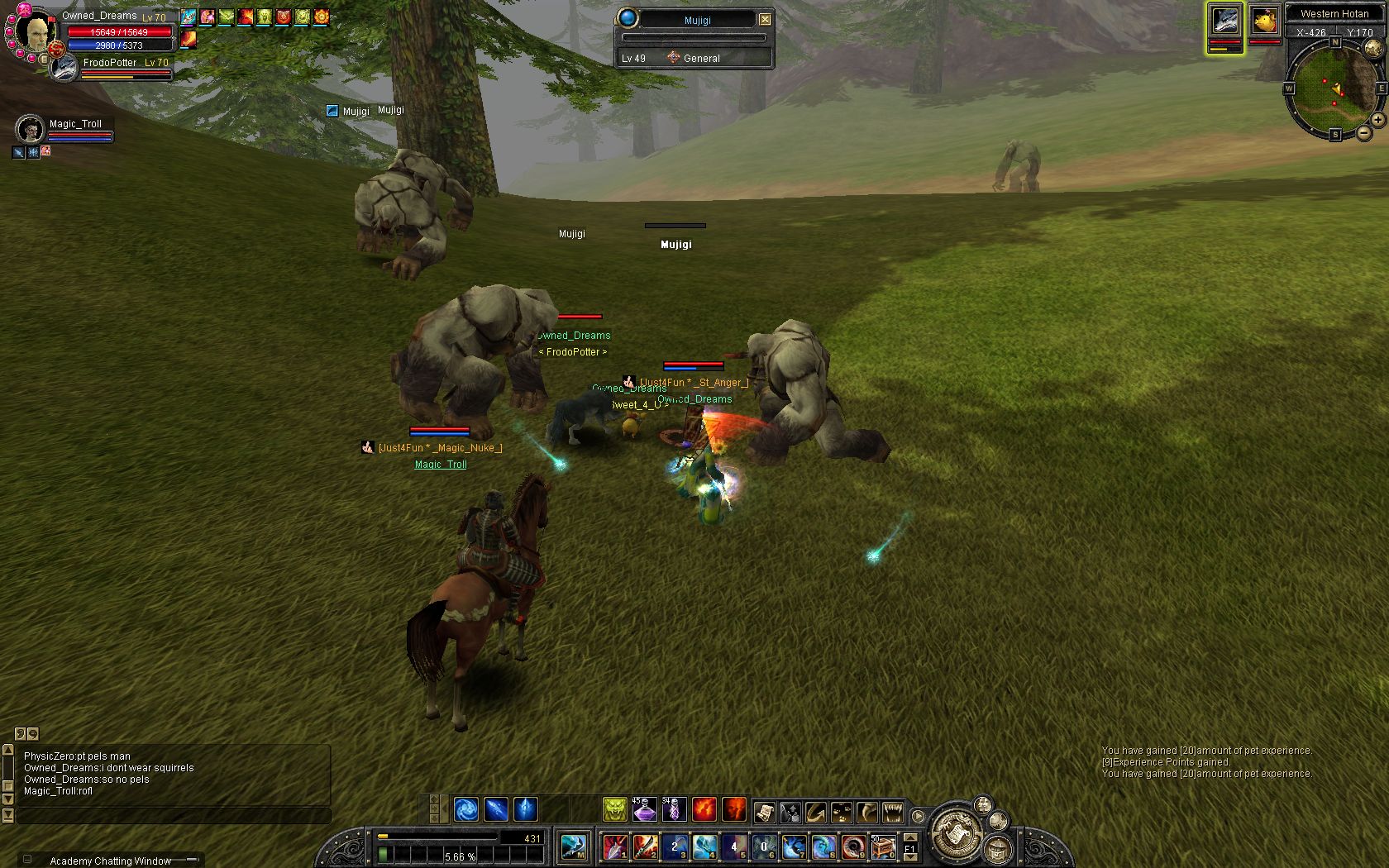Activate the green monster face skill
1389x868 pixels.
tap(614, 809)
